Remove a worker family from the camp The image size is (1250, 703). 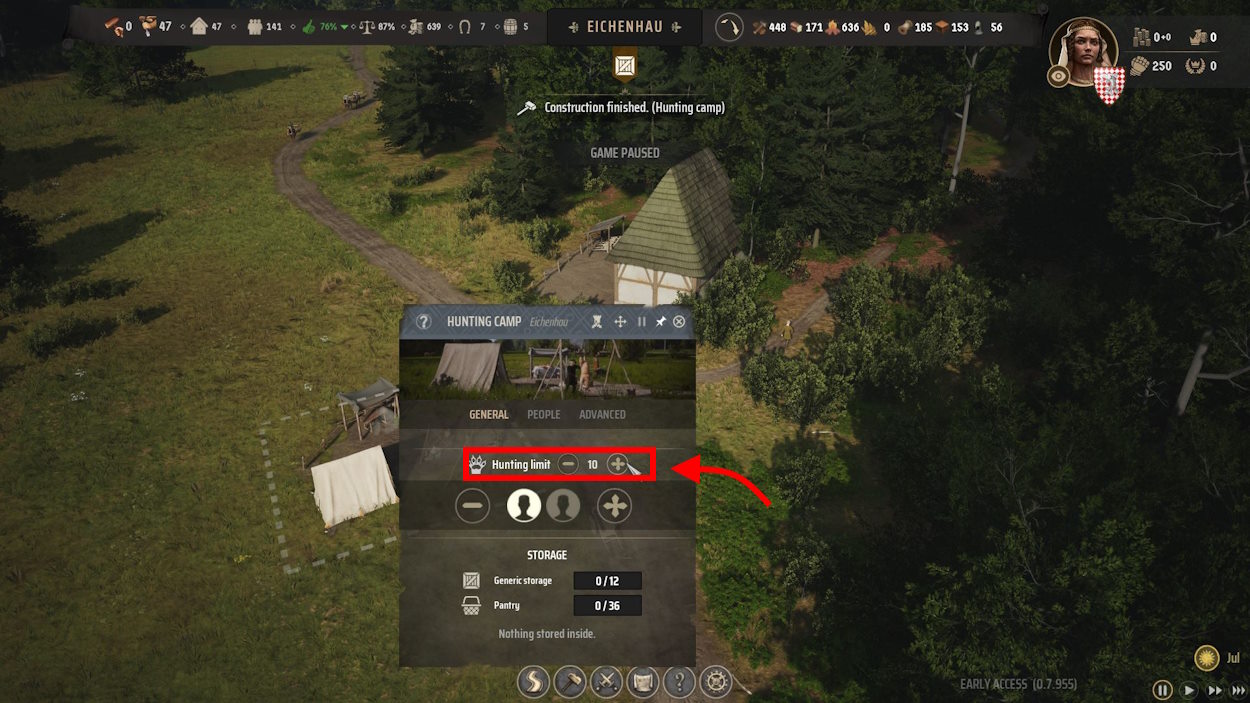(x=473, y=506)
